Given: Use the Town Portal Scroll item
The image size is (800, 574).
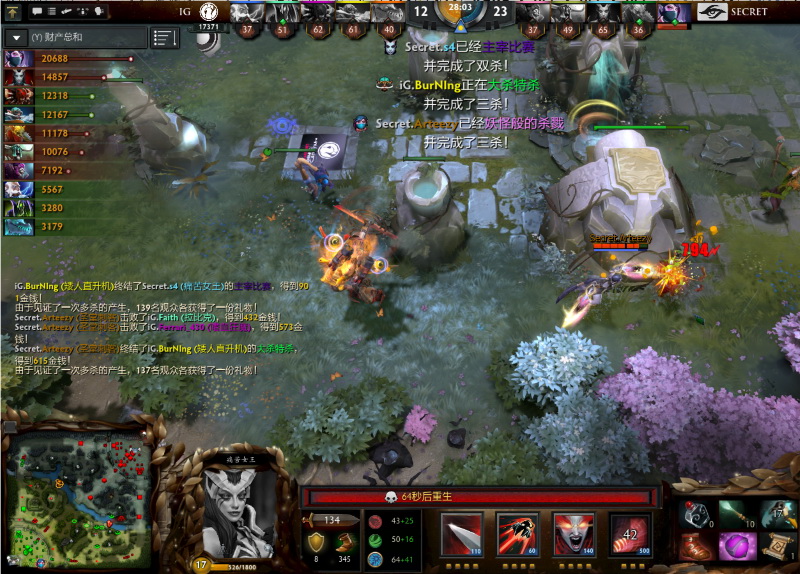Looking at the screenshot, I should [x=775, y=547].
